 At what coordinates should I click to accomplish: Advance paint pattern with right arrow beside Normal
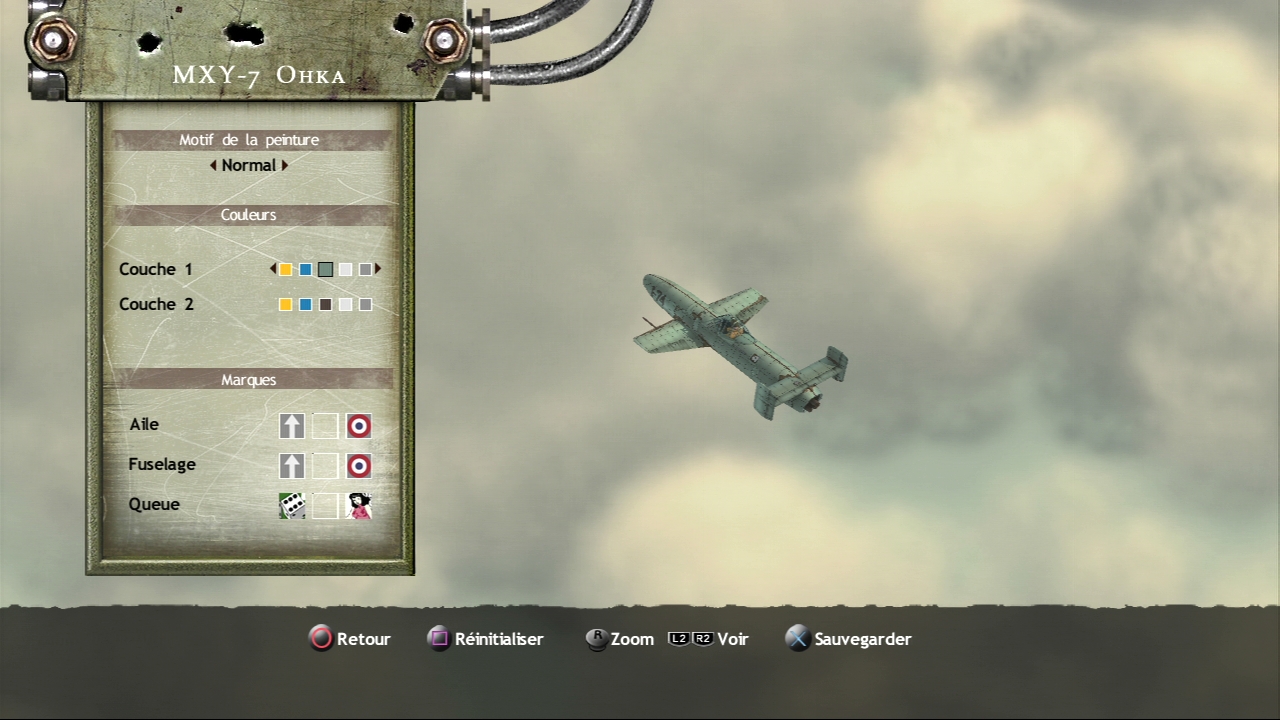coord(285,166)
